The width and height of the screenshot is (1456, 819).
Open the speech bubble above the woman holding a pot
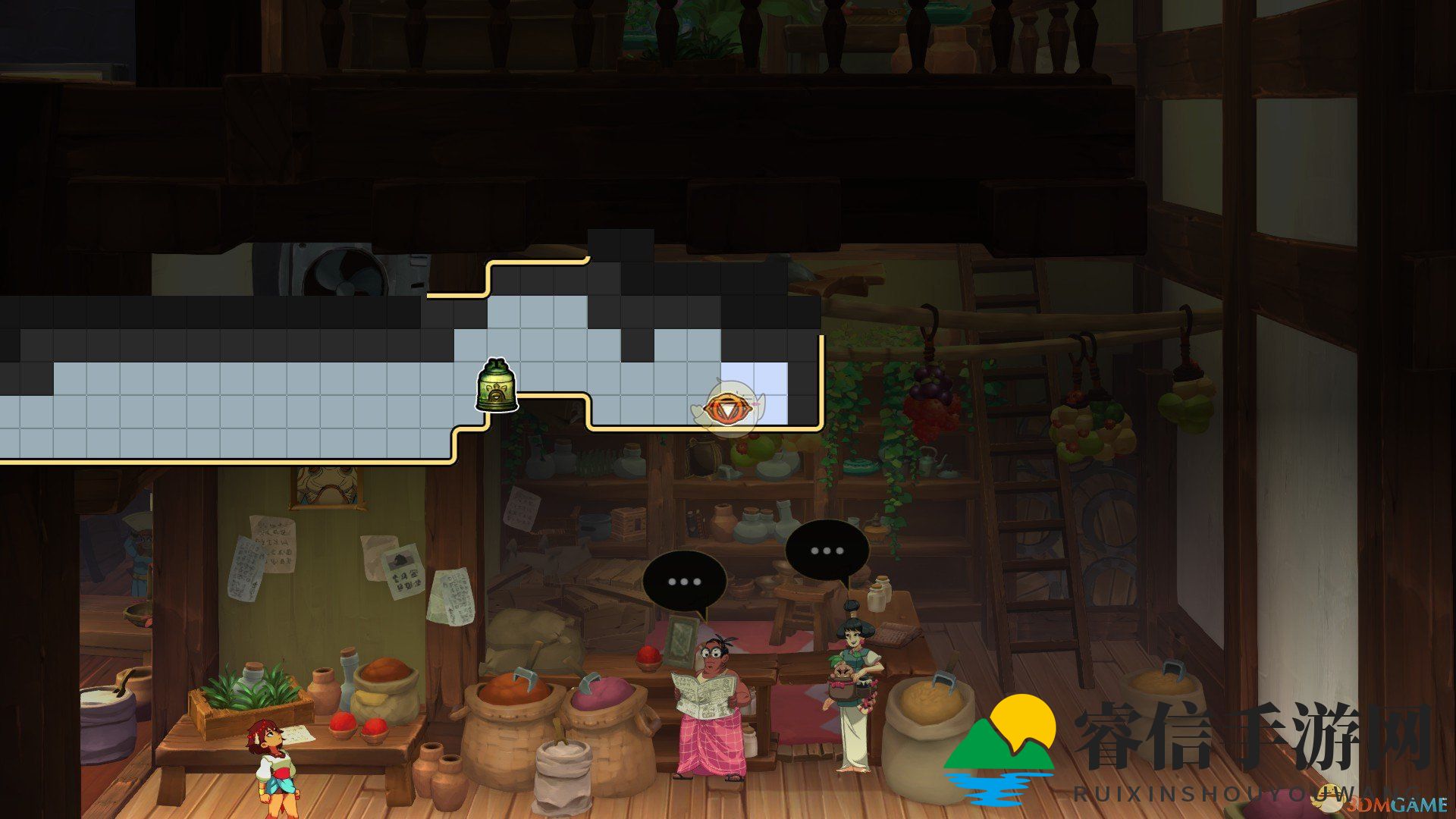pos(827,551)
